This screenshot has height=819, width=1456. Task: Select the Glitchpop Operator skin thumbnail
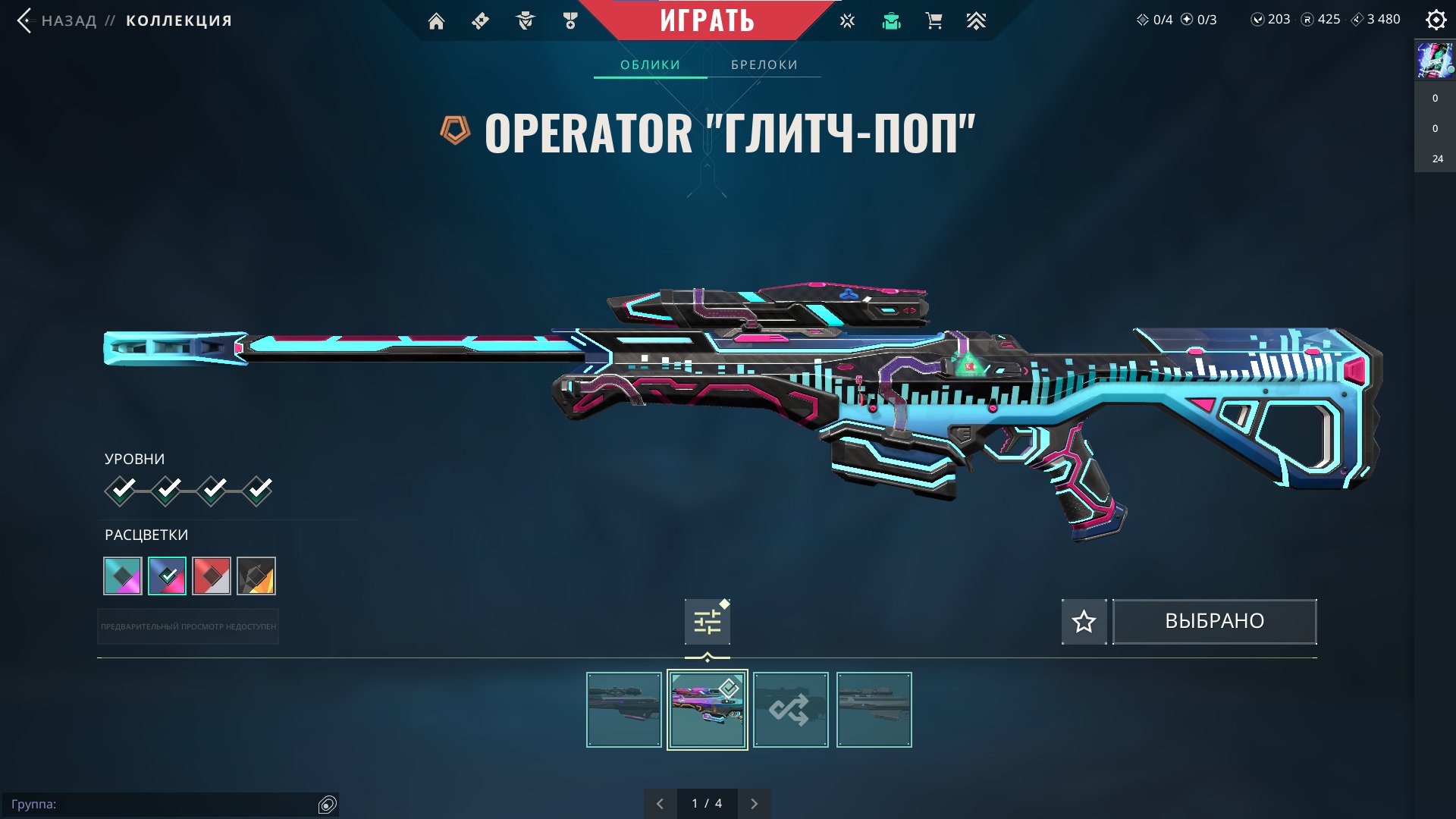tap(707, 710)
